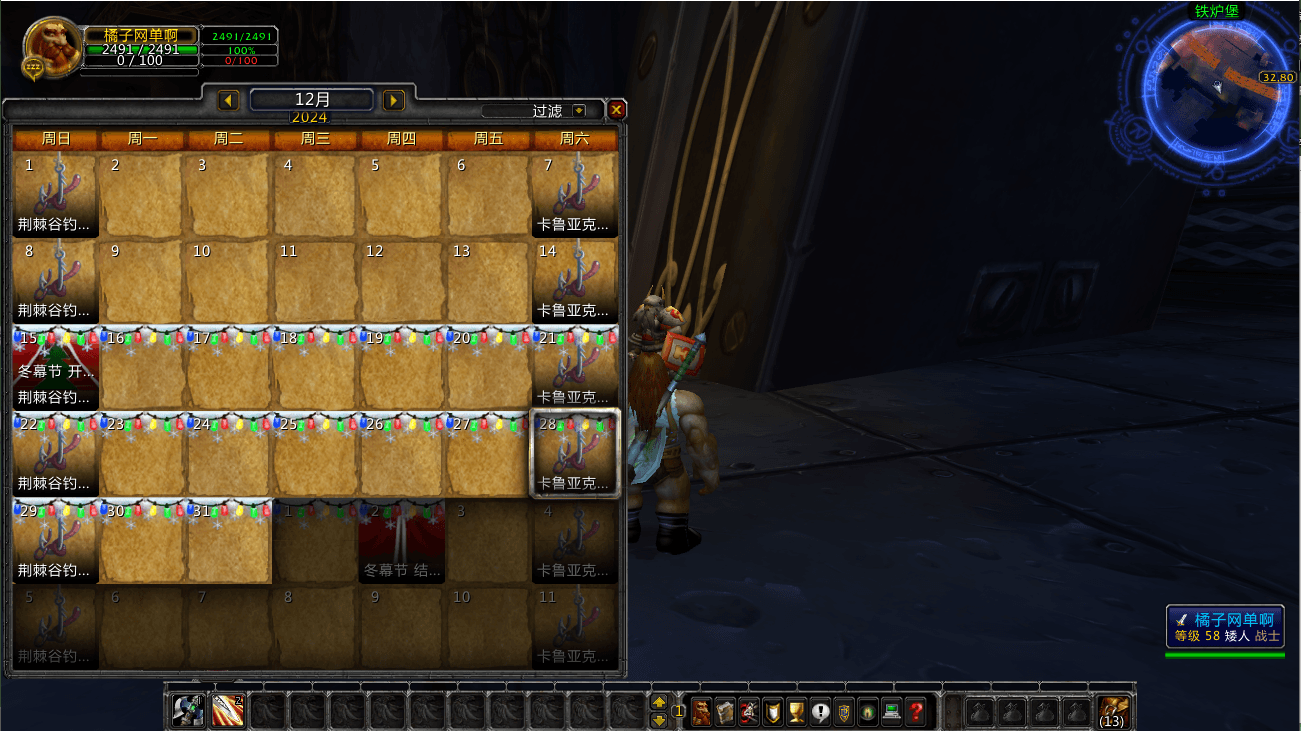Screen dimensions: 1301x731
Task: Use the second action bar ability
Action: (228, 710)
